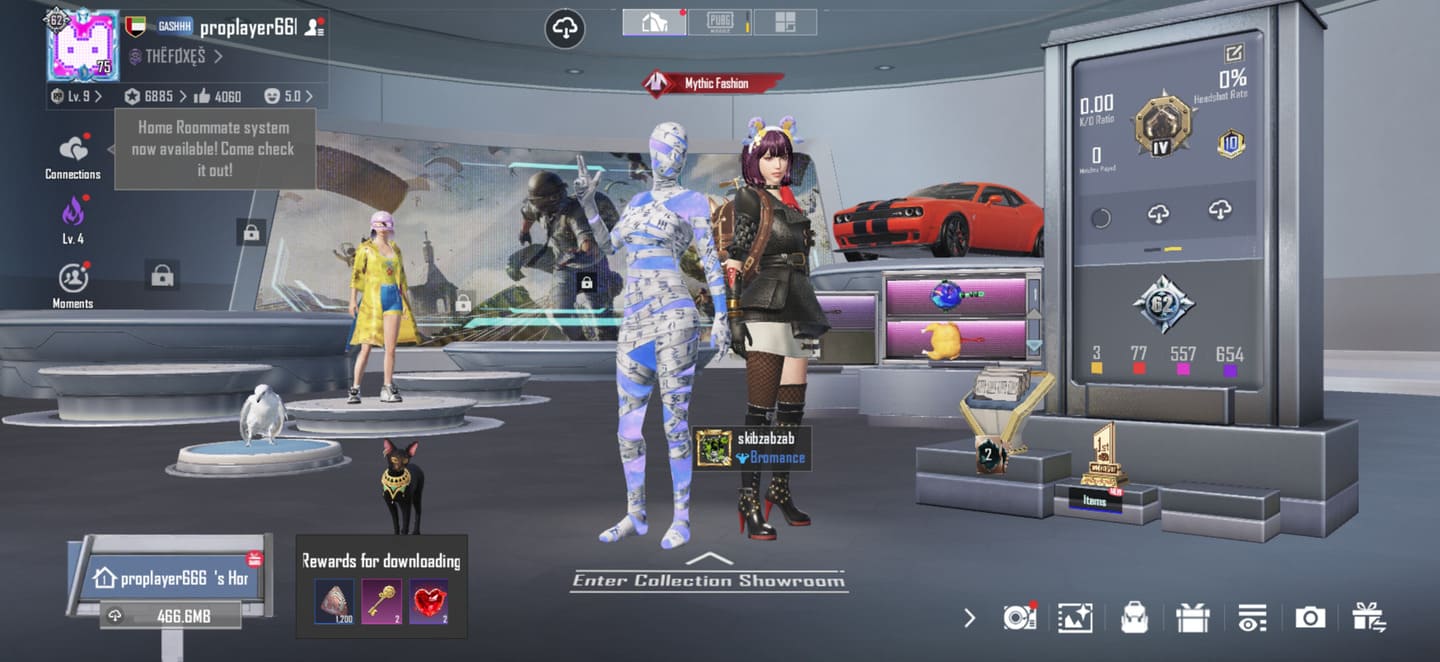1440x662 pixels.
Task: Switch to the home tab
Action: [x=654, y=22]
